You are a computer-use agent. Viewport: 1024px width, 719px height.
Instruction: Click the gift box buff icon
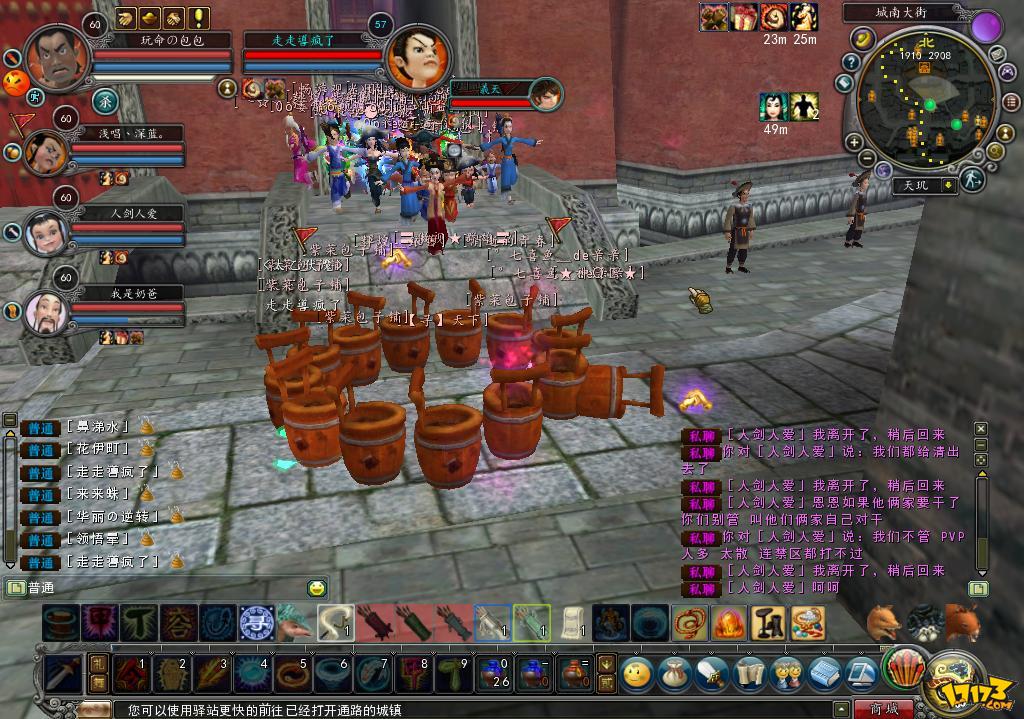coord(744,17)
